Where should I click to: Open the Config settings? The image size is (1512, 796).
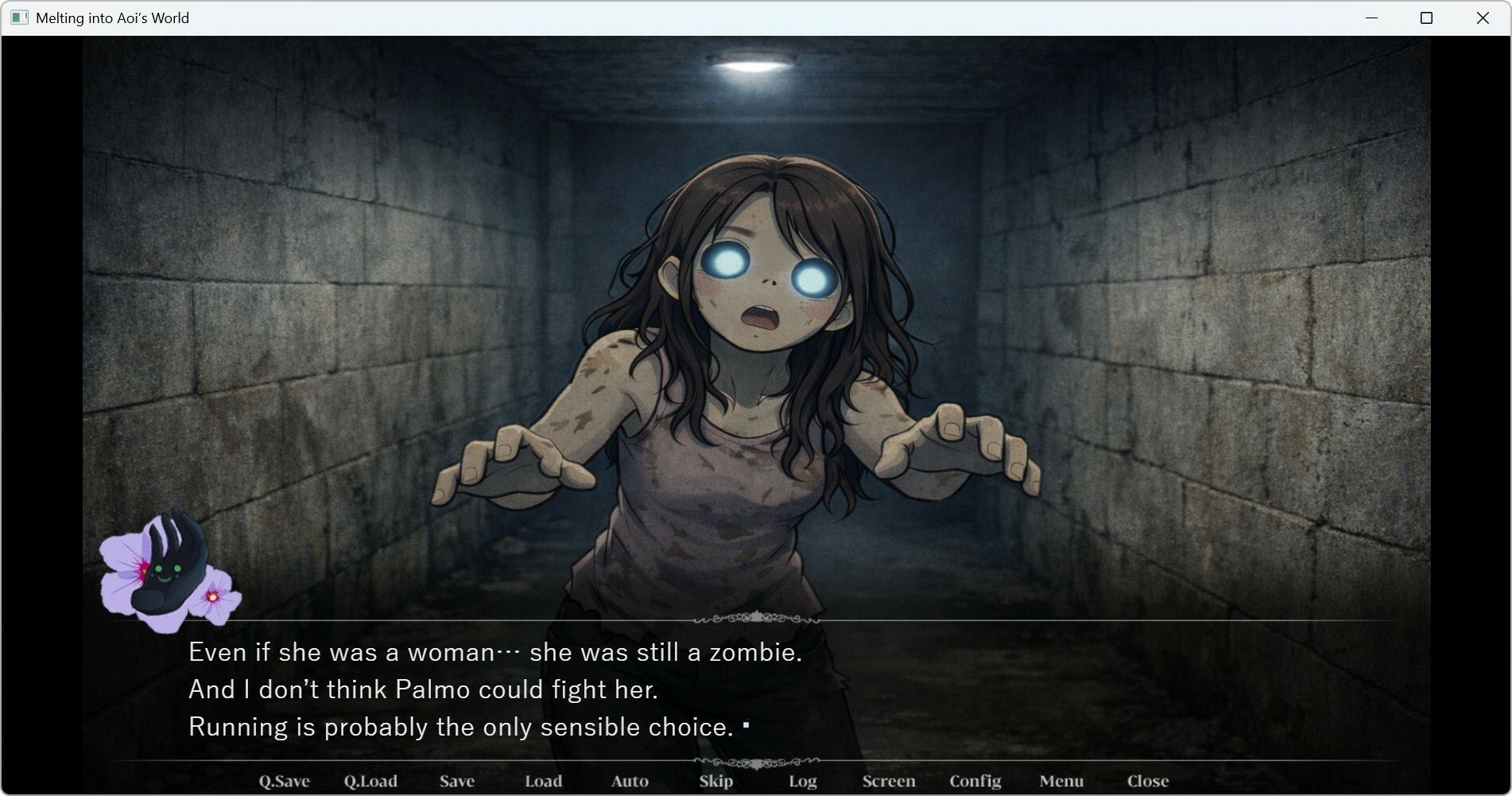pyautogui.click(x=975, y=781)
